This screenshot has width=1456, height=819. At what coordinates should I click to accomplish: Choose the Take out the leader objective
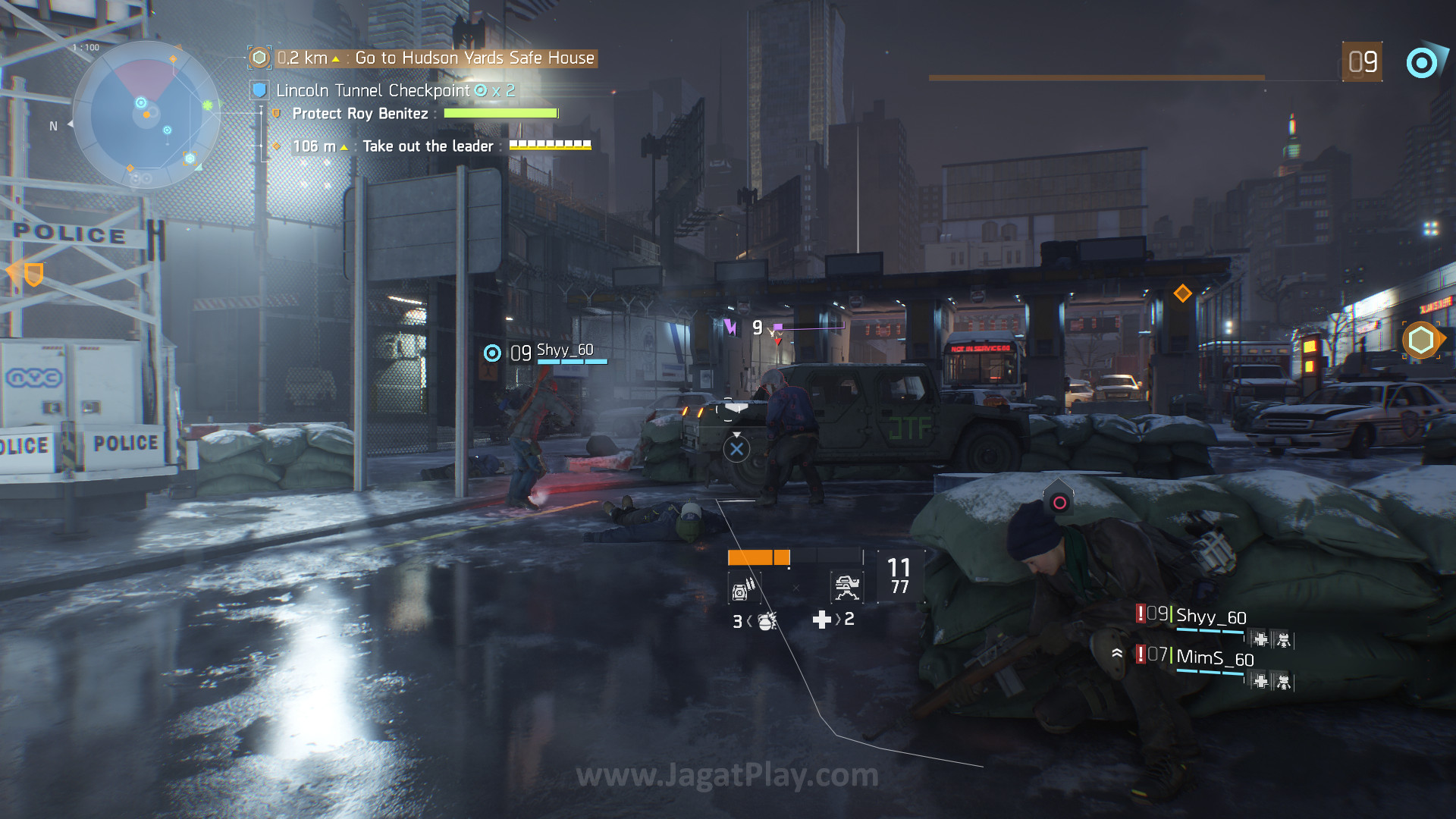pyautogui.click(x=428, y=146)
